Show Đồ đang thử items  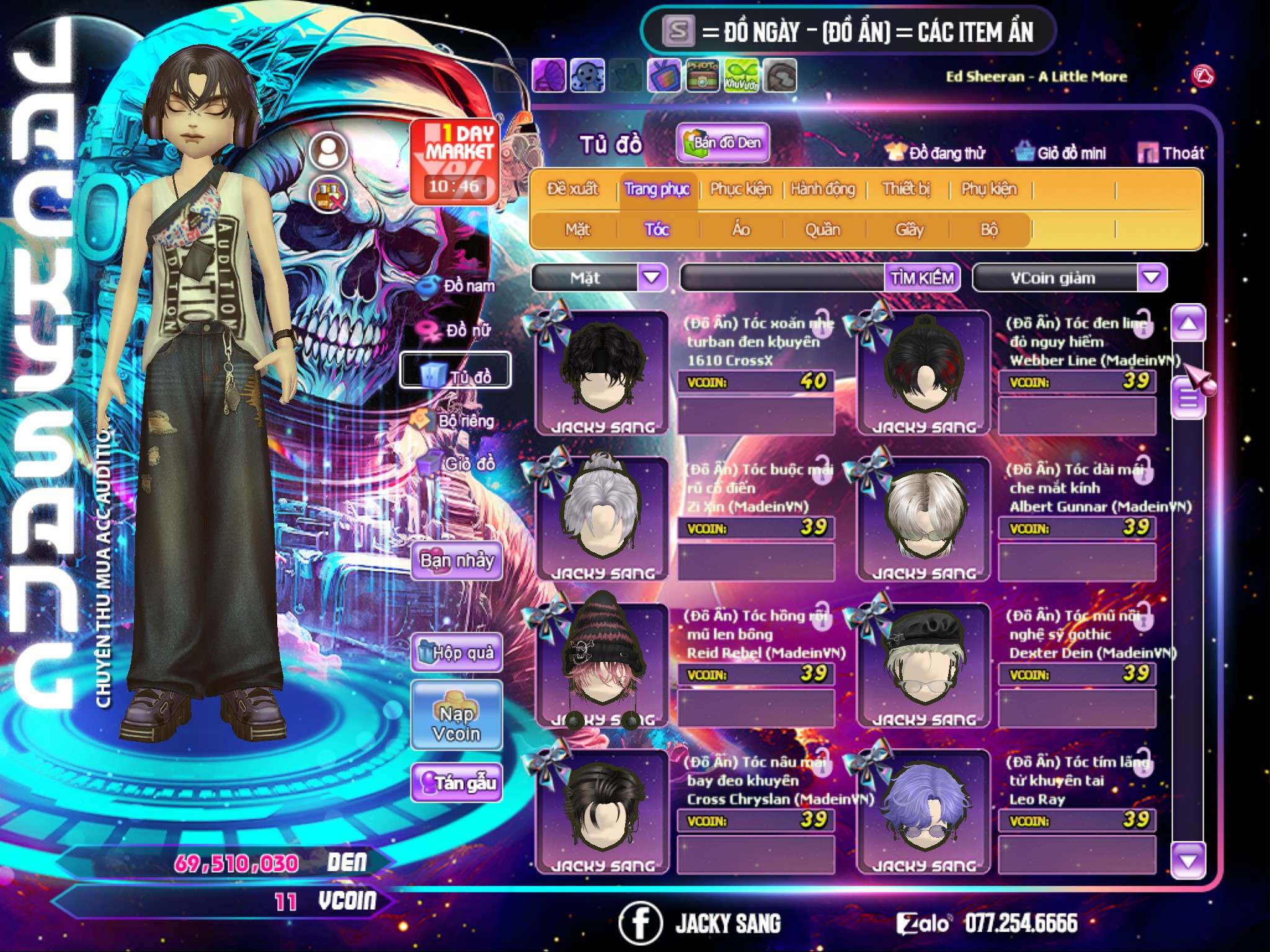(936, 153)
